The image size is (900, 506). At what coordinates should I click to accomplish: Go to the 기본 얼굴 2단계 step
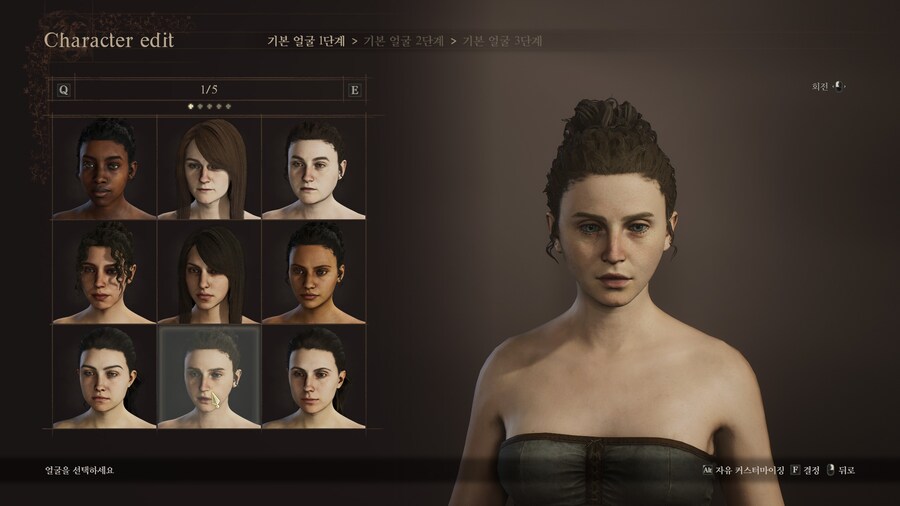coord(404,41)
